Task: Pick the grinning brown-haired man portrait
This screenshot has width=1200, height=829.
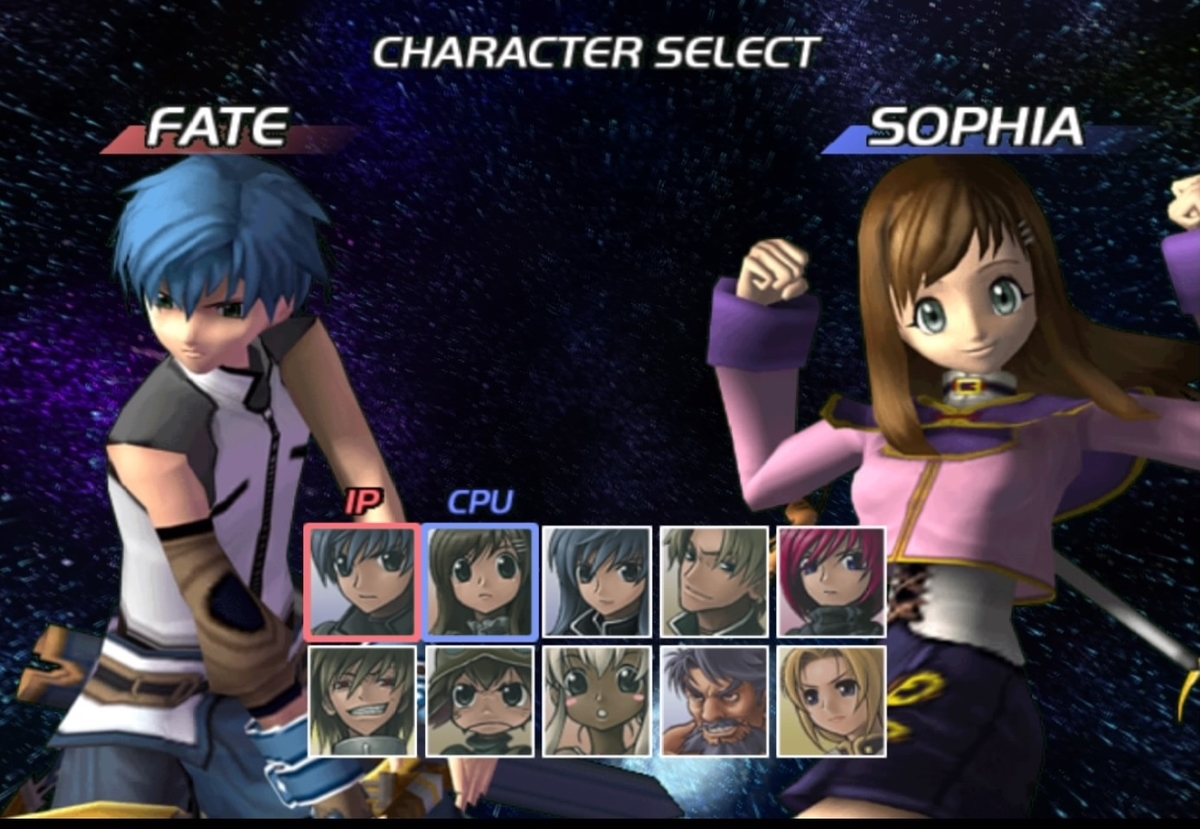Action: pyautogui.click(x=362, y=701)
